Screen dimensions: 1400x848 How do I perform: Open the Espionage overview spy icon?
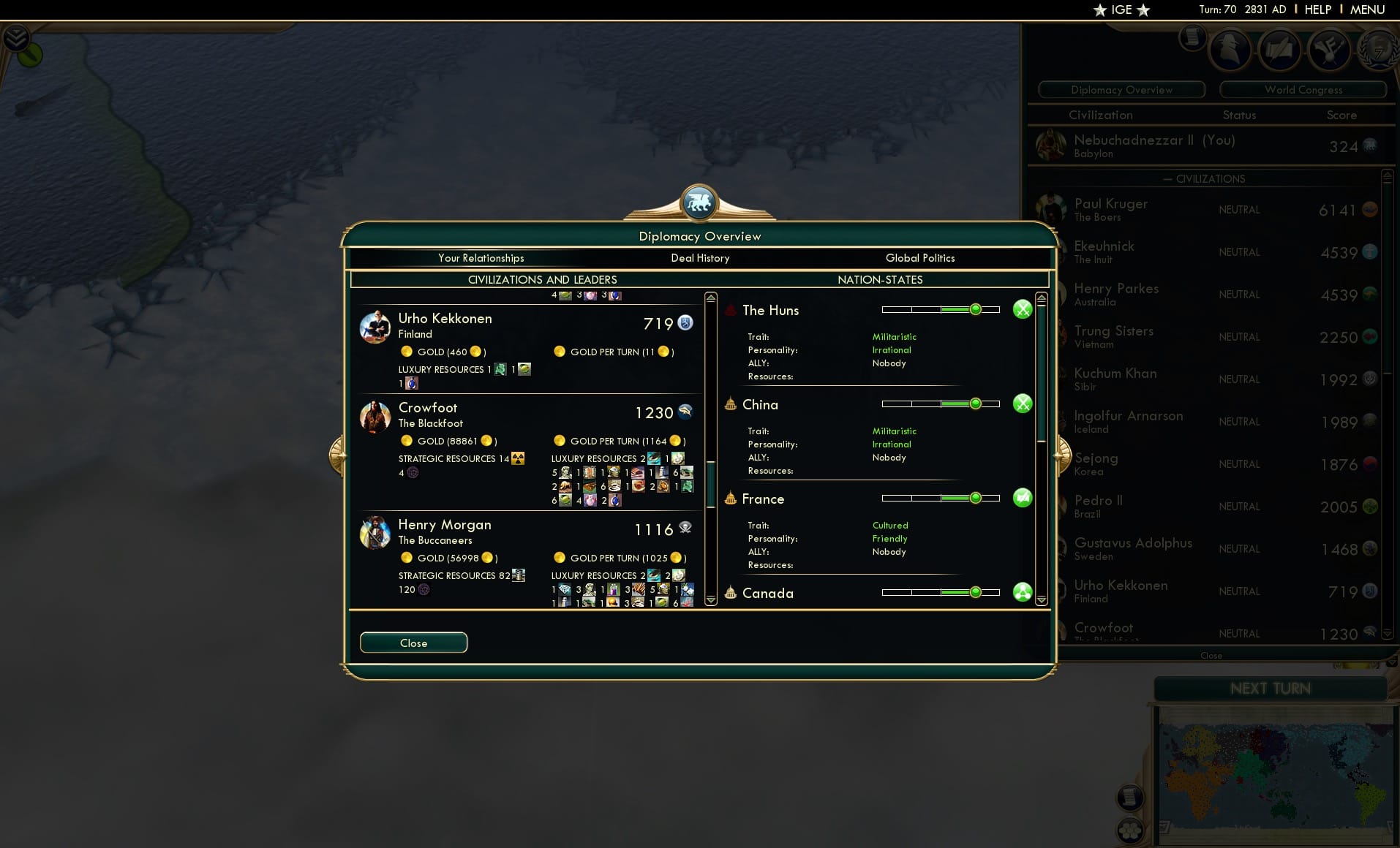[1230, 49]
